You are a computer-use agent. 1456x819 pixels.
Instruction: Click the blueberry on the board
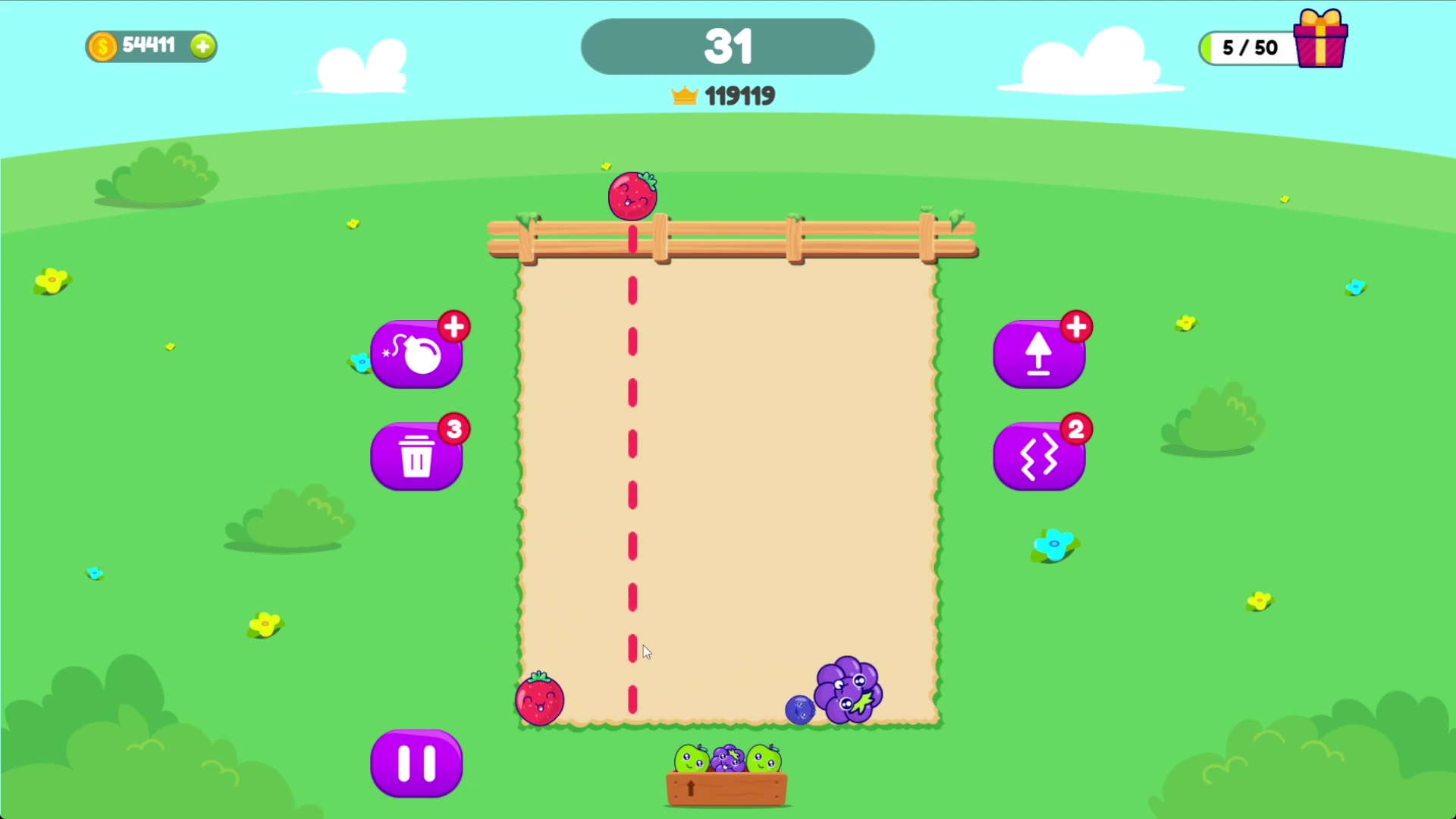point(802,711)
